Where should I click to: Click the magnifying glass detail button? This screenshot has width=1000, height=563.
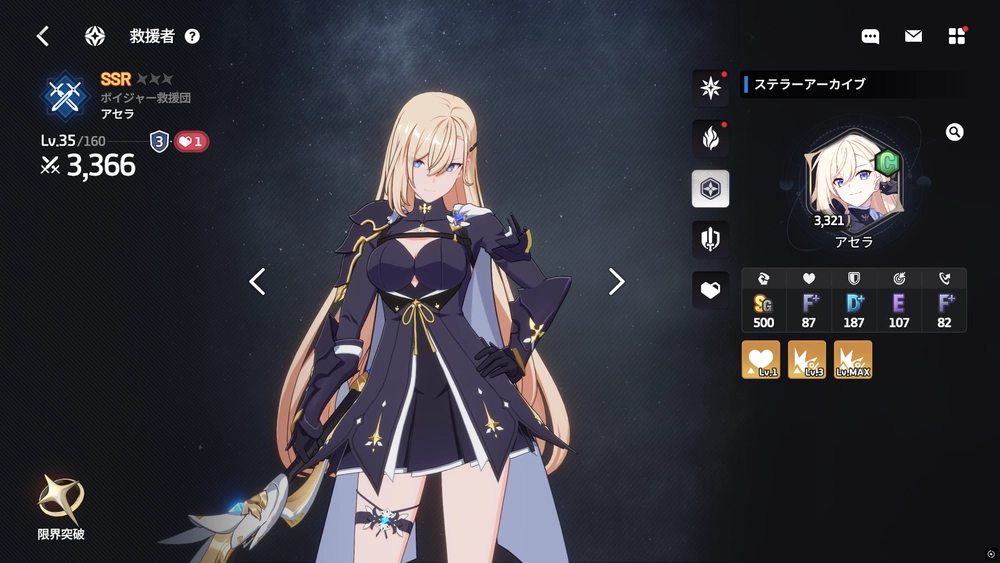tap(954, 132)
